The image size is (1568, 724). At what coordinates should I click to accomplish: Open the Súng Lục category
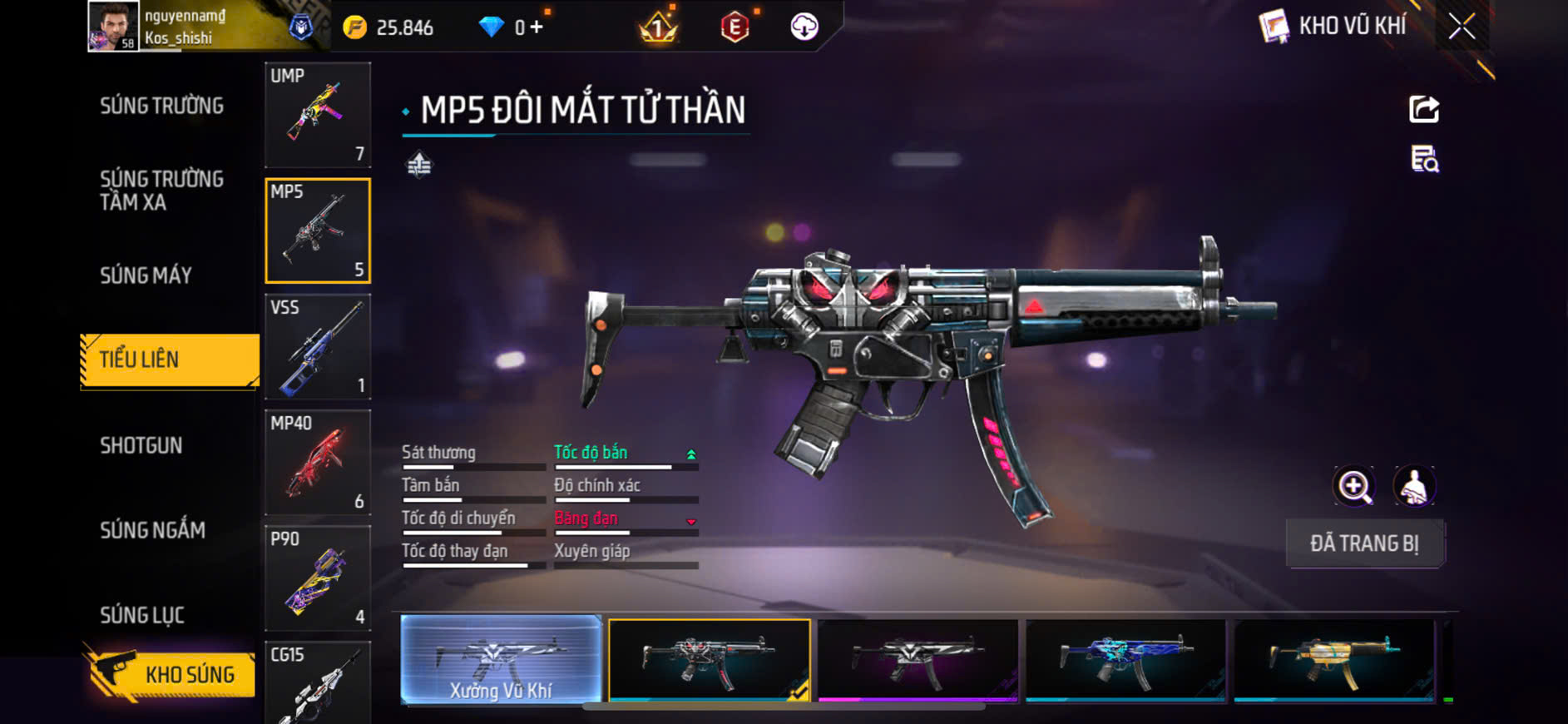click(x=142, y=615)
